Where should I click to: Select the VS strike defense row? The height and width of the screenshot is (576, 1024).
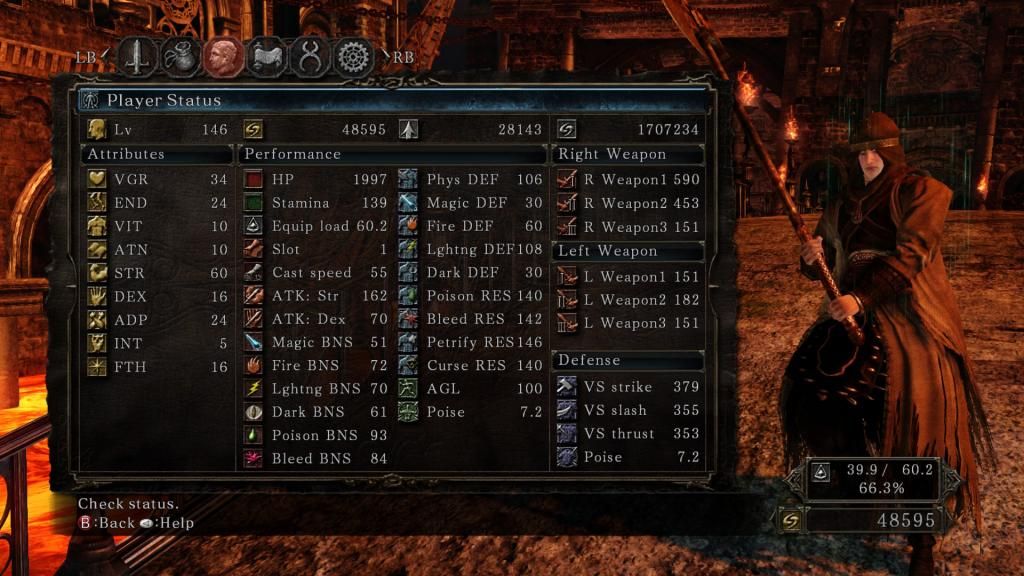pos(629,387)
